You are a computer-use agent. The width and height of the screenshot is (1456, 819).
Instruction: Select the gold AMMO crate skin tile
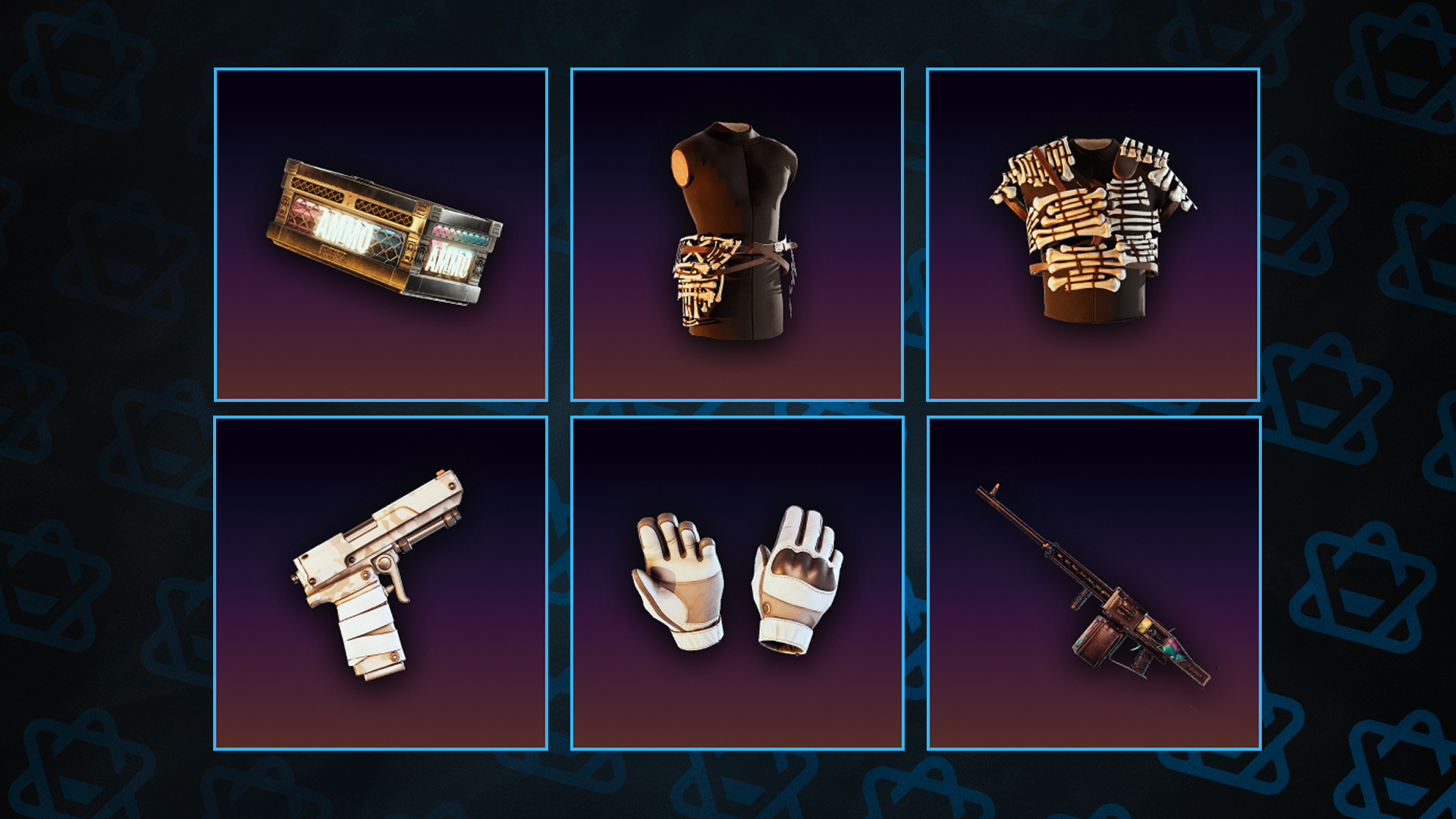pos(381,234)
